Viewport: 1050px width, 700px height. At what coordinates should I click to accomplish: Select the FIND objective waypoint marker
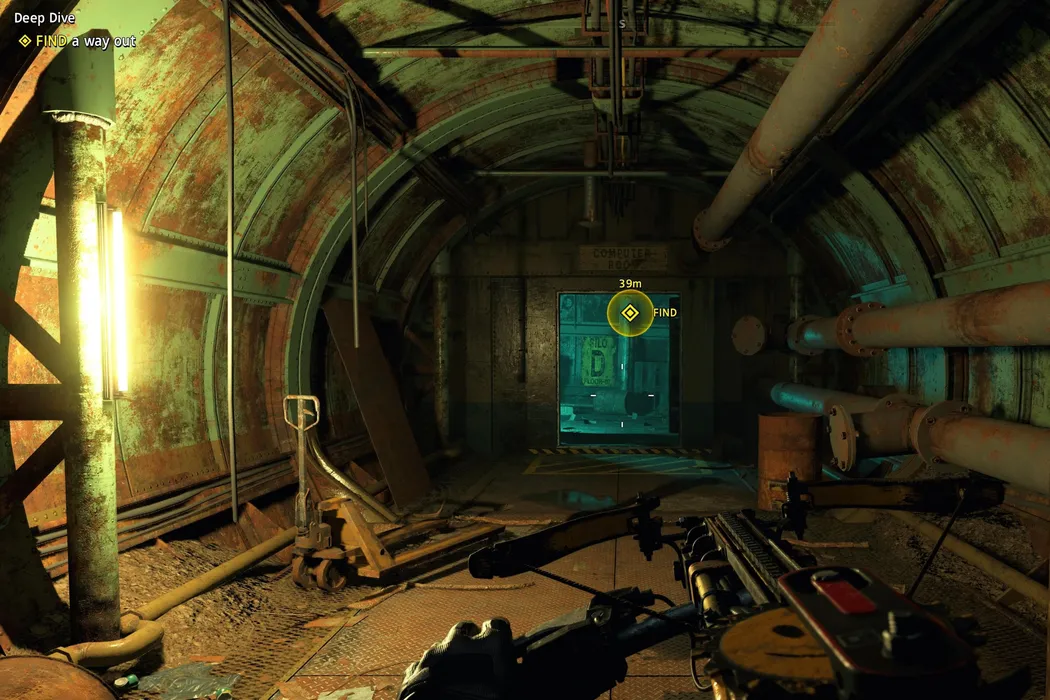coord(629,313)
